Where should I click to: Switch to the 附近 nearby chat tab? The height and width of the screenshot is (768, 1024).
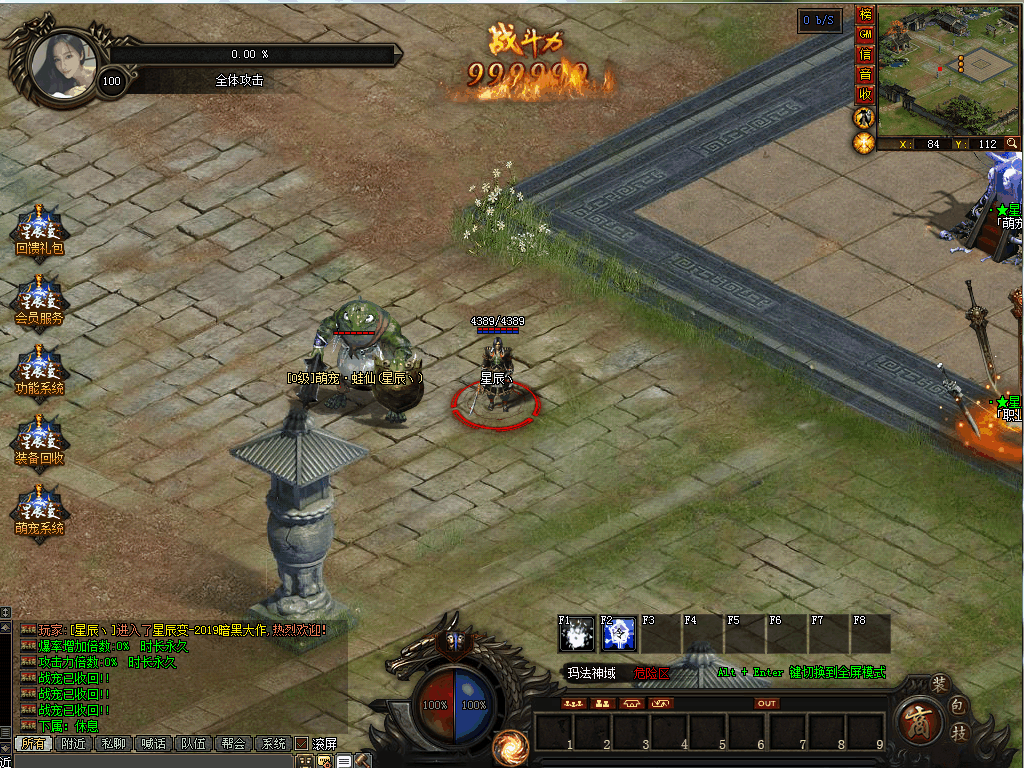click(x=72, y=743)
